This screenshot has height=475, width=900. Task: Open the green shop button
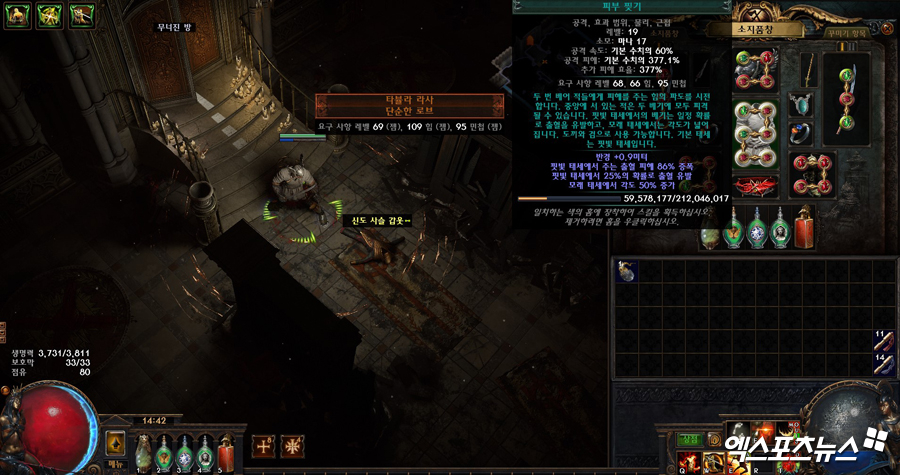(689, 438)
